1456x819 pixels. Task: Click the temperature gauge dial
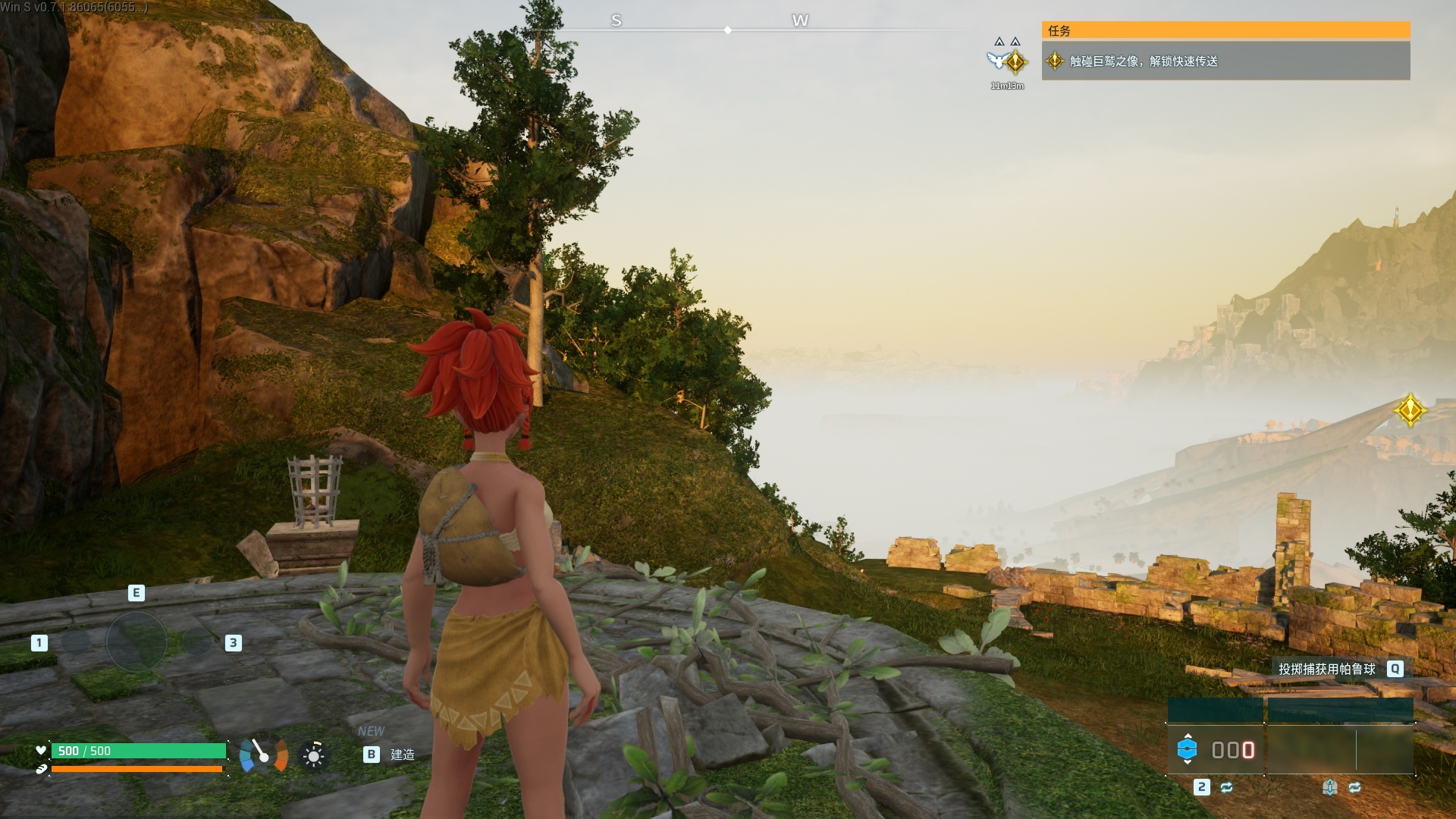click(x=263, y=755)
